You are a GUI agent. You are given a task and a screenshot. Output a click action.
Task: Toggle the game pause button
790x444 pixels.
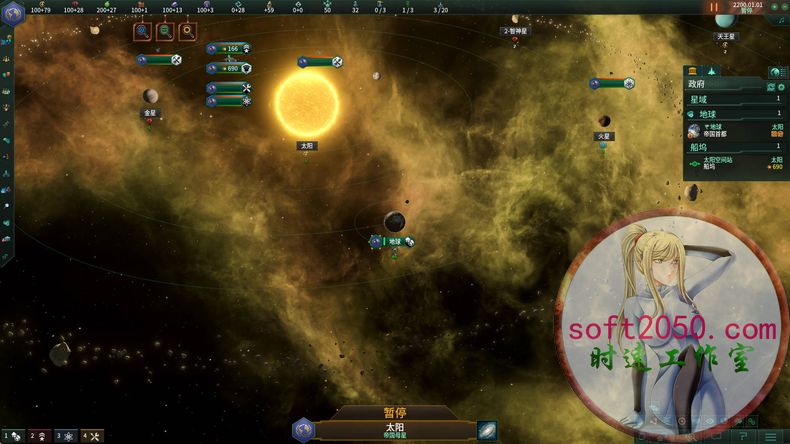click(715, 8)
